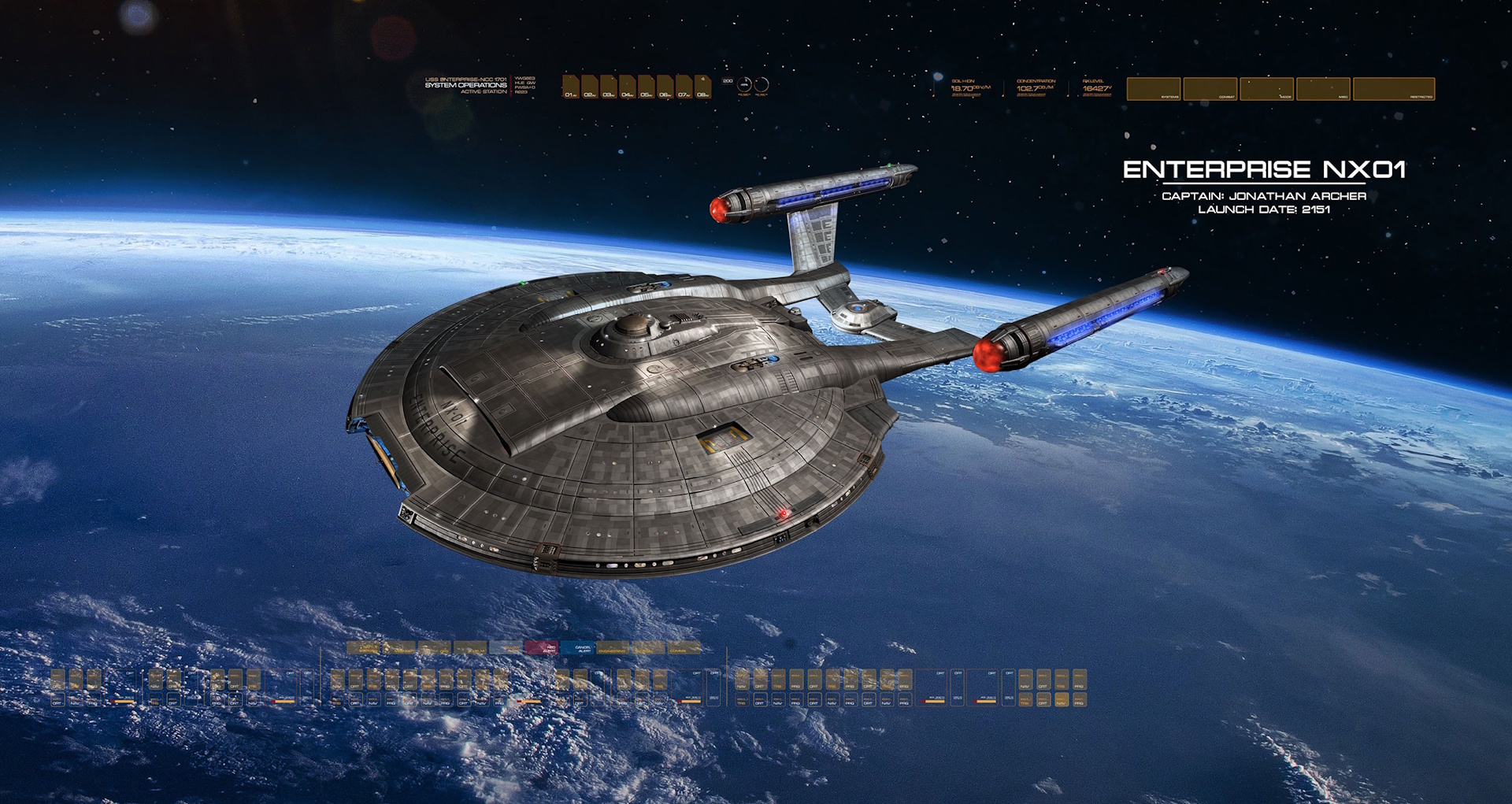The image size is (1512, 804).
Task: Choose file tile 07
Action: pos(684,87)
